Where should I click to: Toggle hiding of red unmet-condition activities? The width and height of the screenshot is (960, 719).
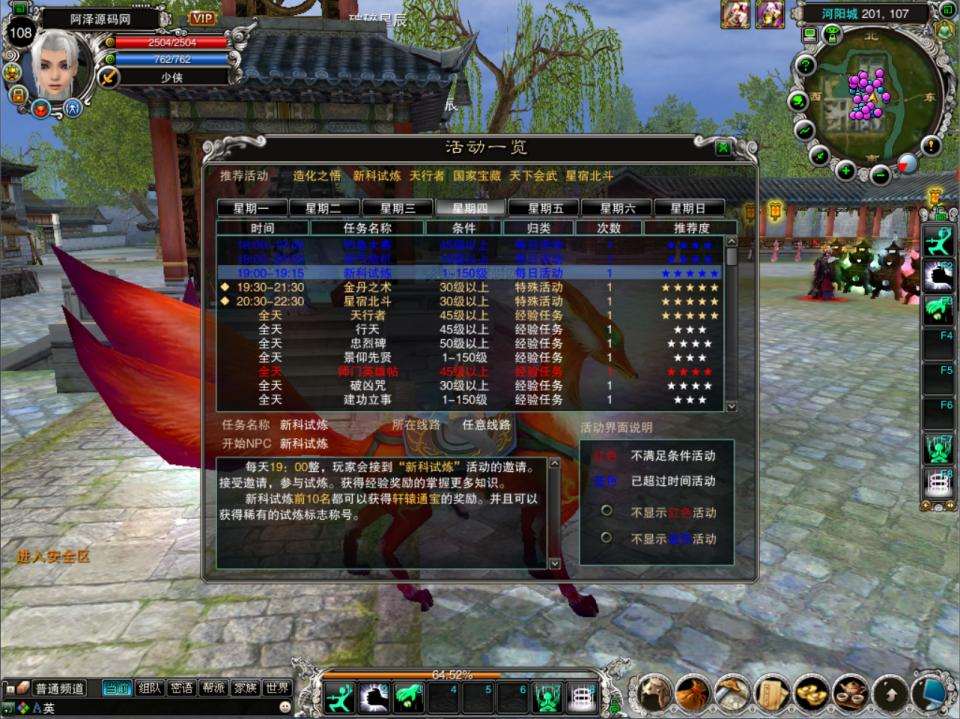coord(607,511)
